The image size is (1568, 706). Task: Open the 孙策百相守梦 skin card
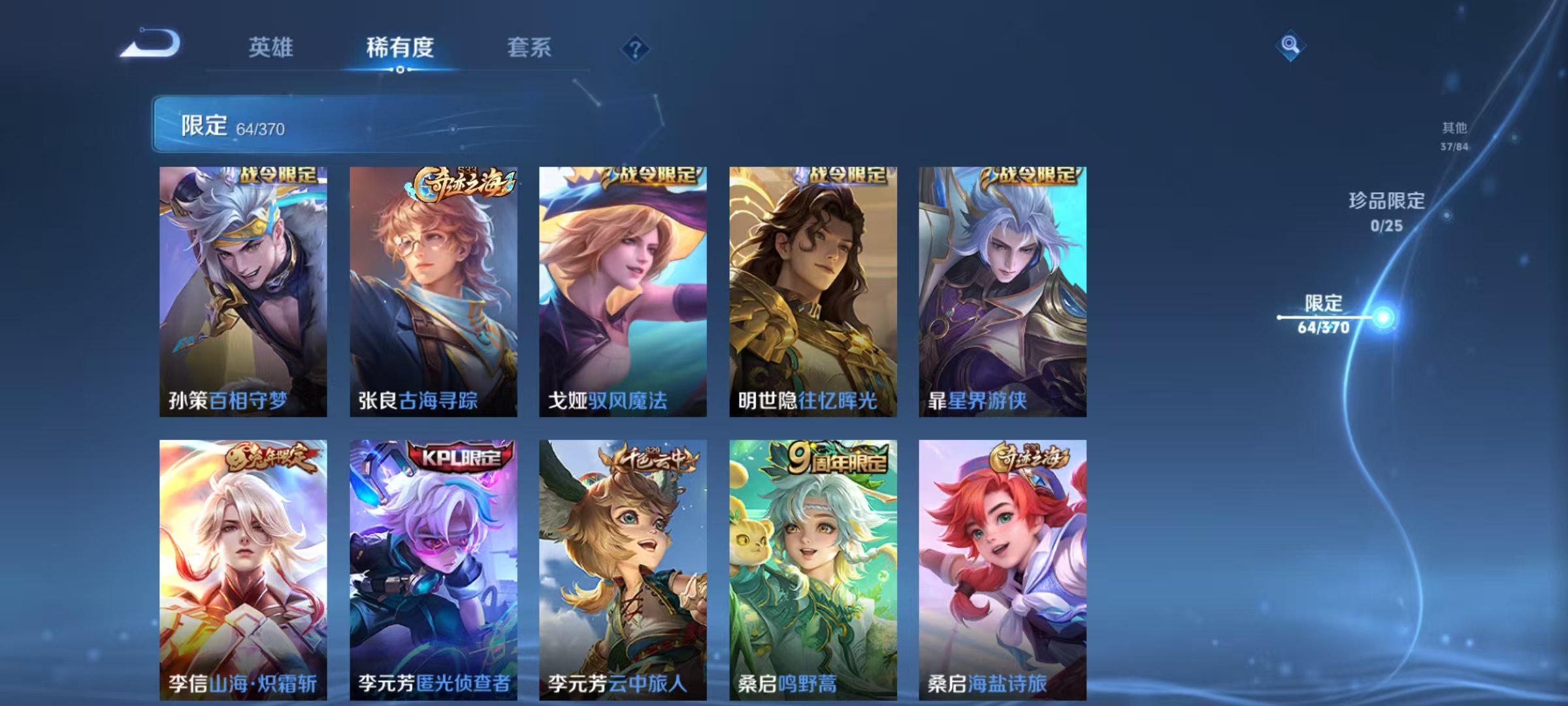point(242,291)
